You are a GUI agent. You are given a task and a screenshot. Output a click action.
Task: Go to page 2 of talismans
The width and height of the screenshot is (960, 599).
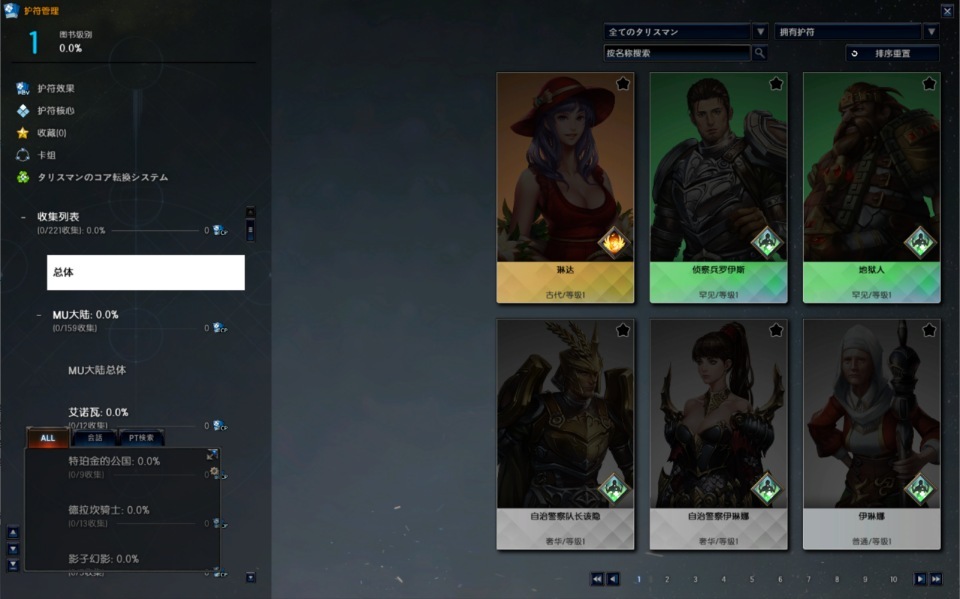pyautogui.click(x=667, y=579)
